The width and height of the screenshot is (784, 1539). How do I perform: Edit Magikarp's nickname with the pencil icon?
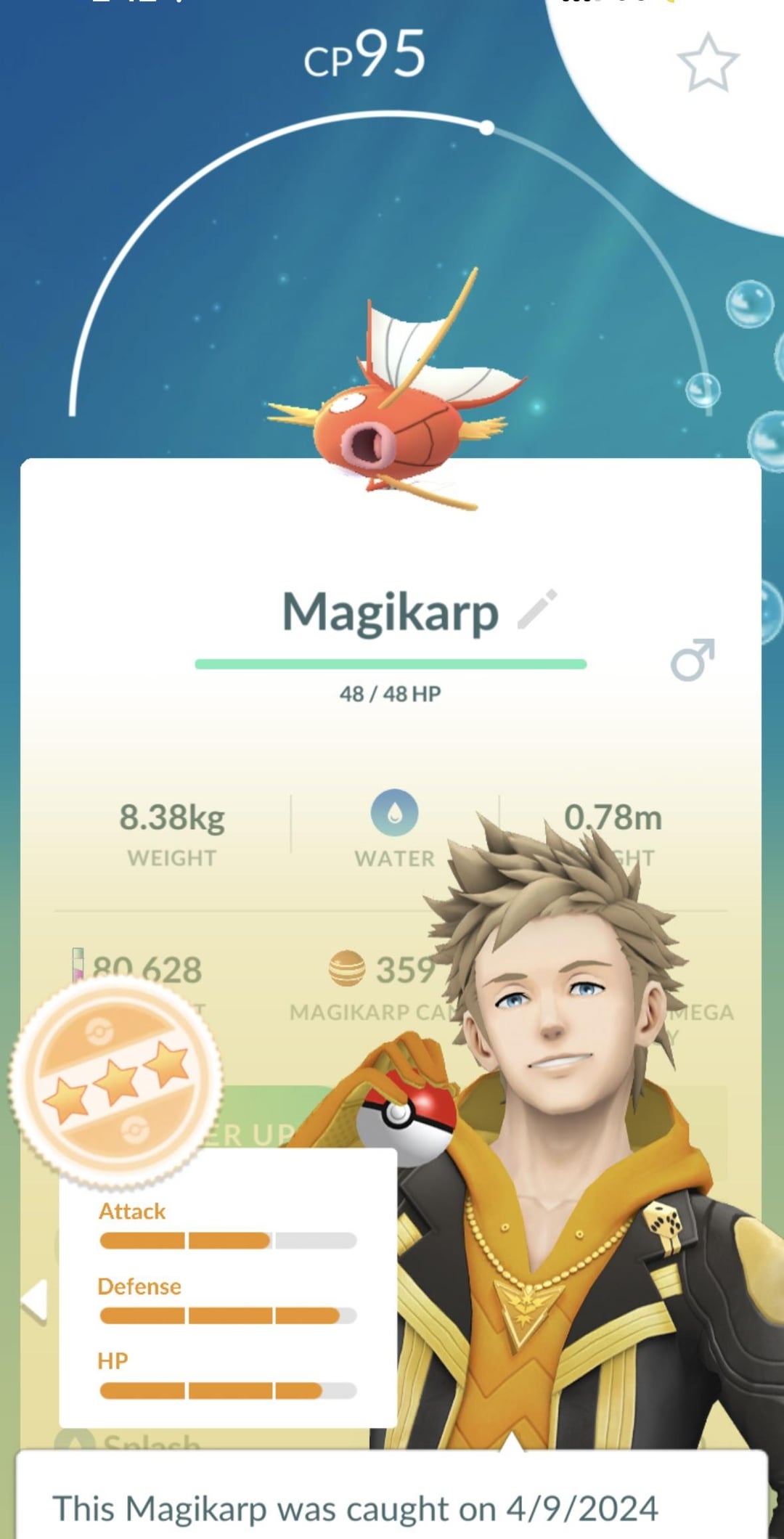click(537, 609)
